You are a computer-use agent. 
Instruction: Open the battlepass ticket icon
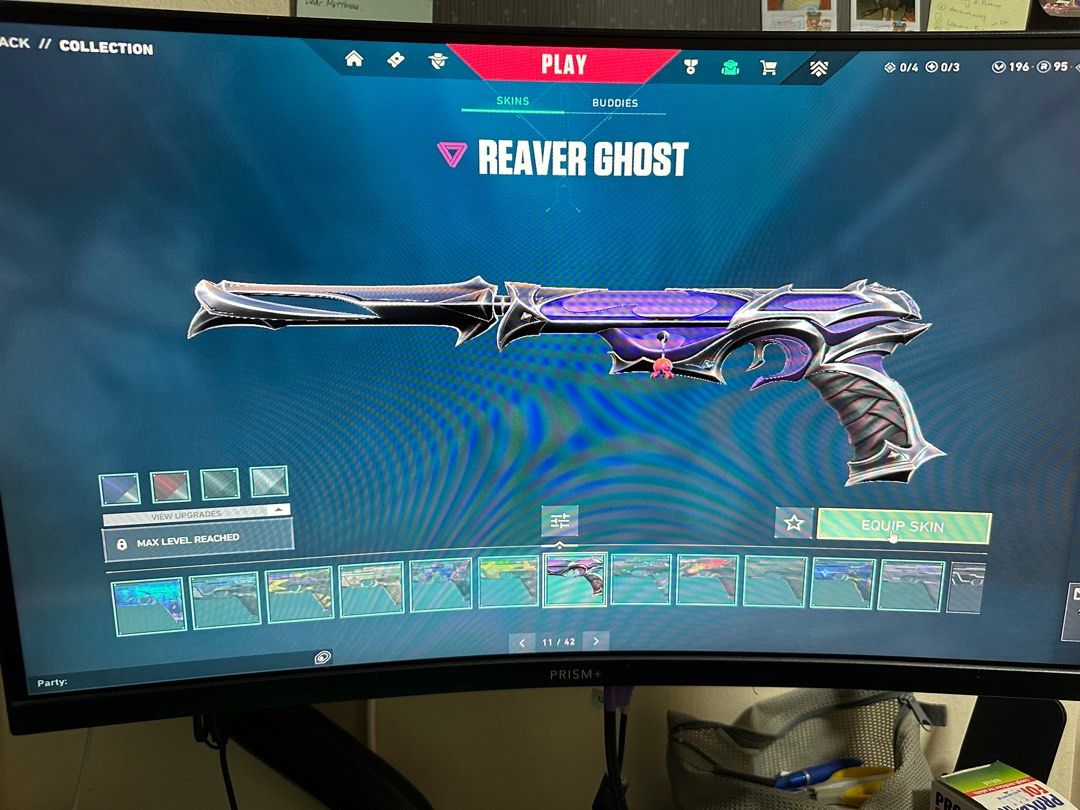coord(396,60)
